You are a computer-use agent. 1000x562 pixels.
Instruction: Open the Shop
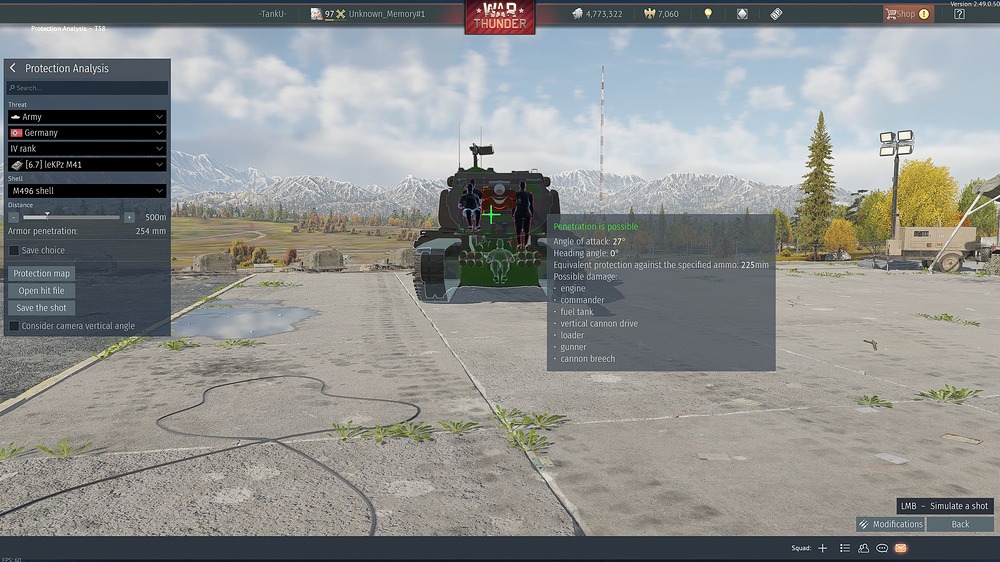click(906, 14)
